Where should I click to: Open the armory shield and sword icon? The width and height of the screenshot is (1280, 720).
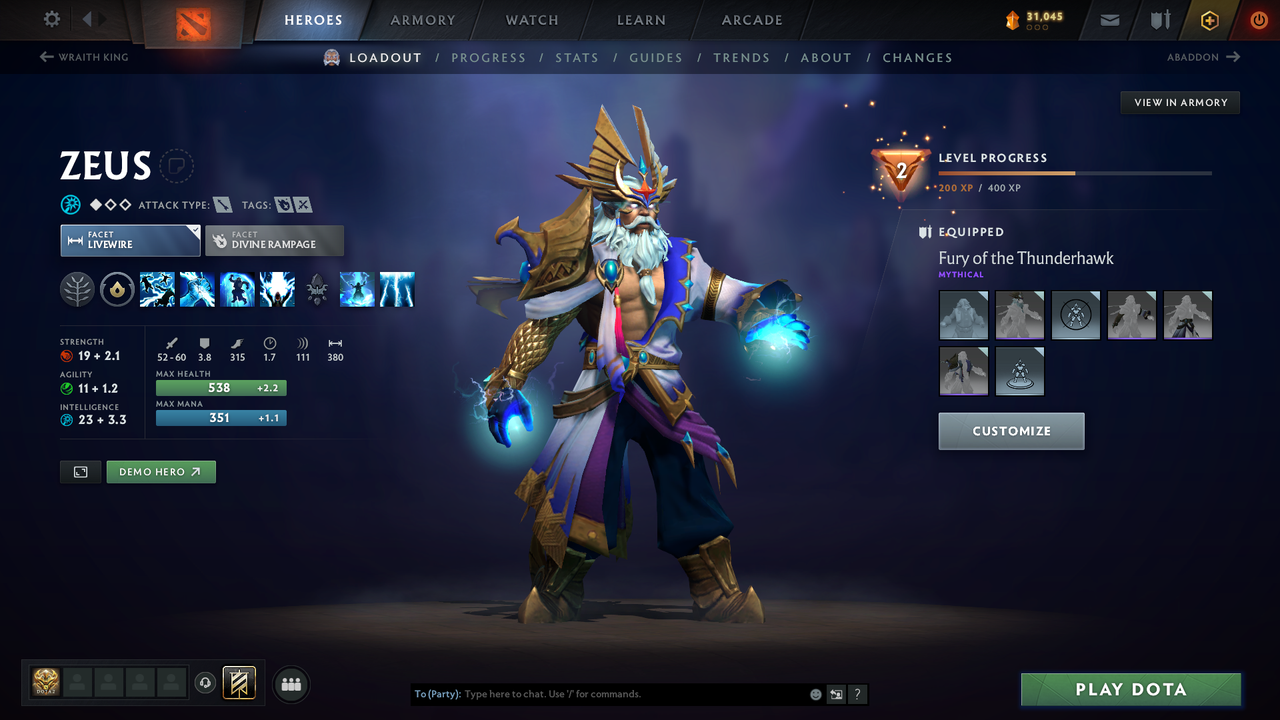click(x=1159, y=19)
